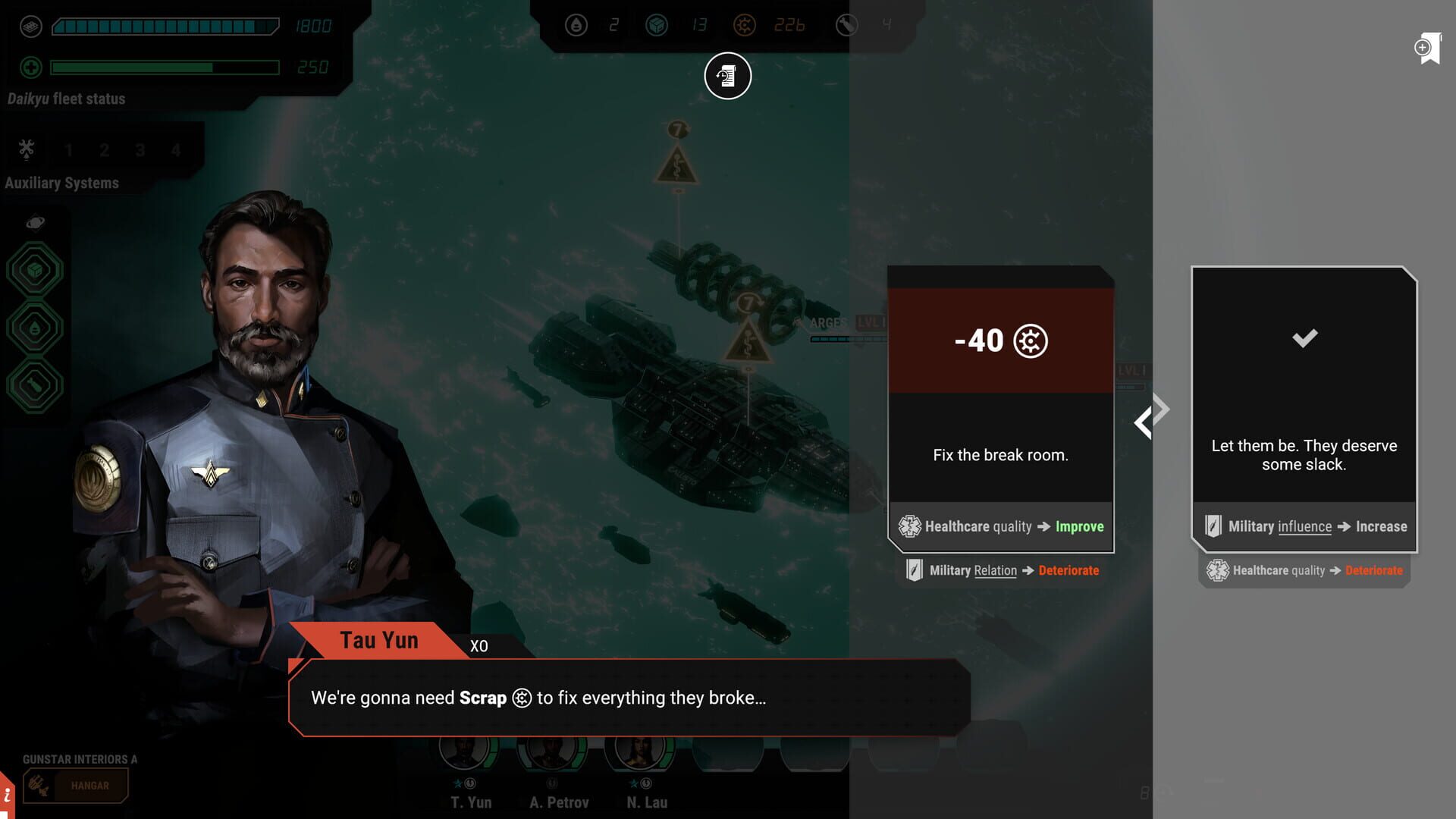Expand the Auxiliary Systems panel
The width and height of the screenshot is (1456, 819).
(x=25, y=150)
